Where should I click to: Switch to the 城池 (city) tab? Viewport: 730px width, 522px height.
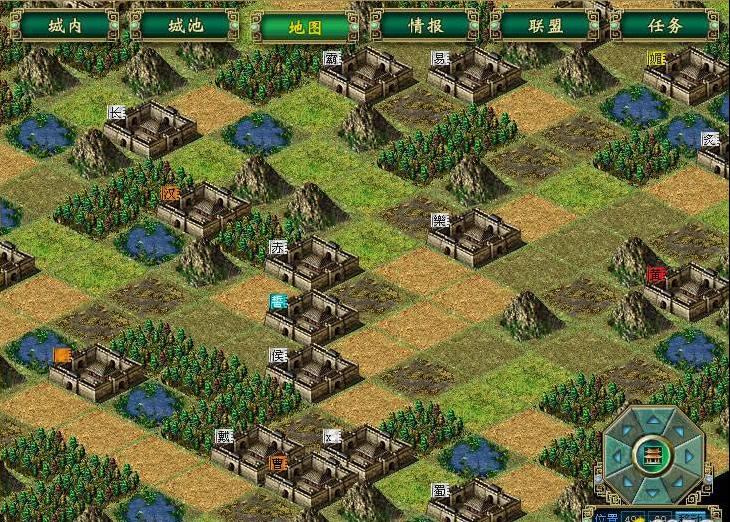[x=184, y=25]
